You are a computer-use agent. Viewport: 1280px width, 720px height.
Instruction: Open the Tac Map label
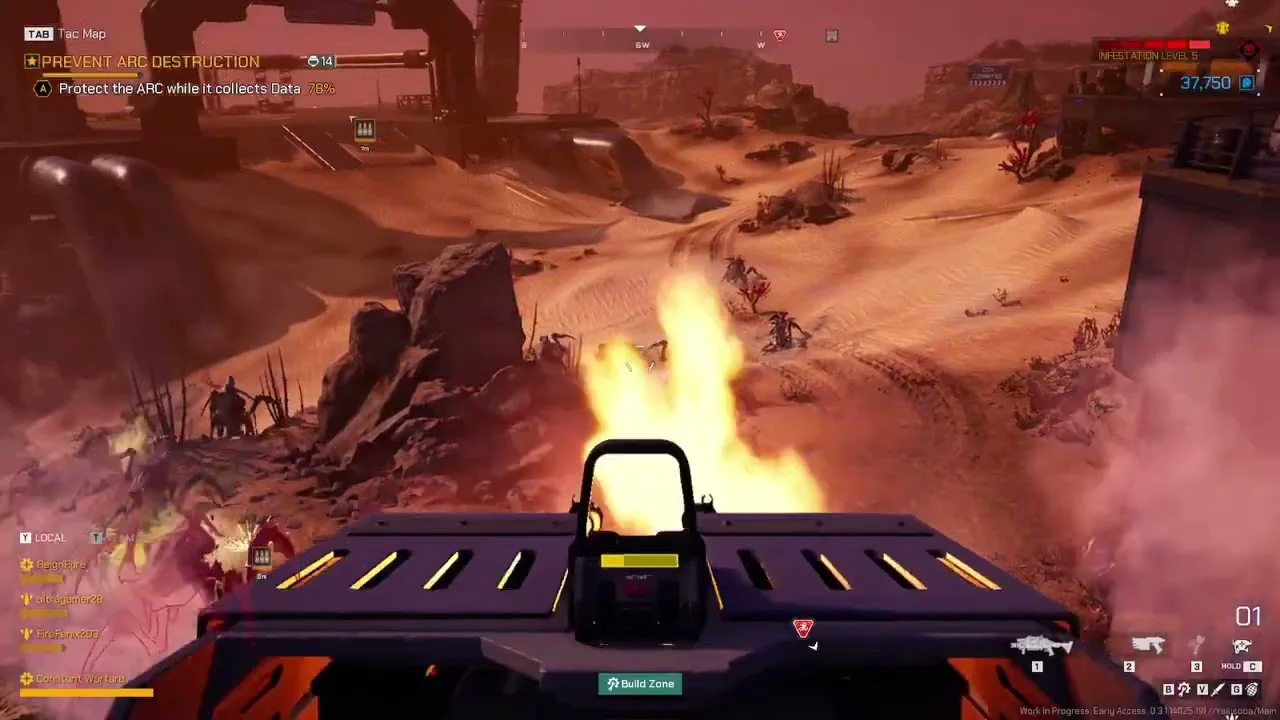pos(81,34)
